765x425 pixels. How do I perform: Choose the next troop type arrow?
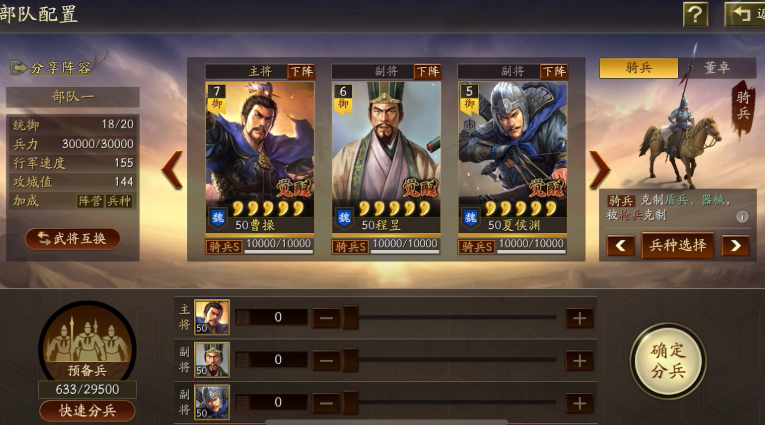[x=735, y=245]
